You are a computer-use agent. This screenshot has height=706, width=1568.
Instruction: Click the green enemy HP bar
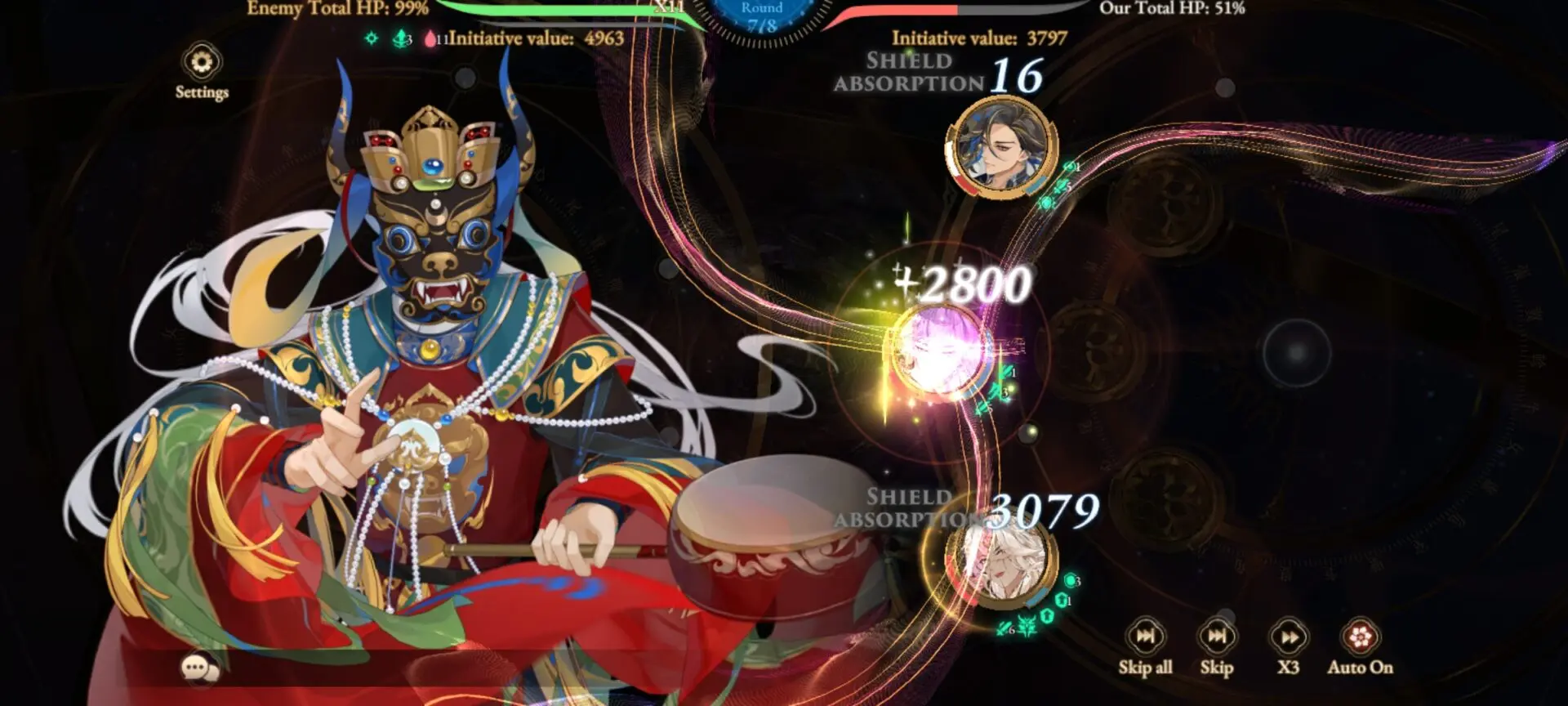click(572, 9)
